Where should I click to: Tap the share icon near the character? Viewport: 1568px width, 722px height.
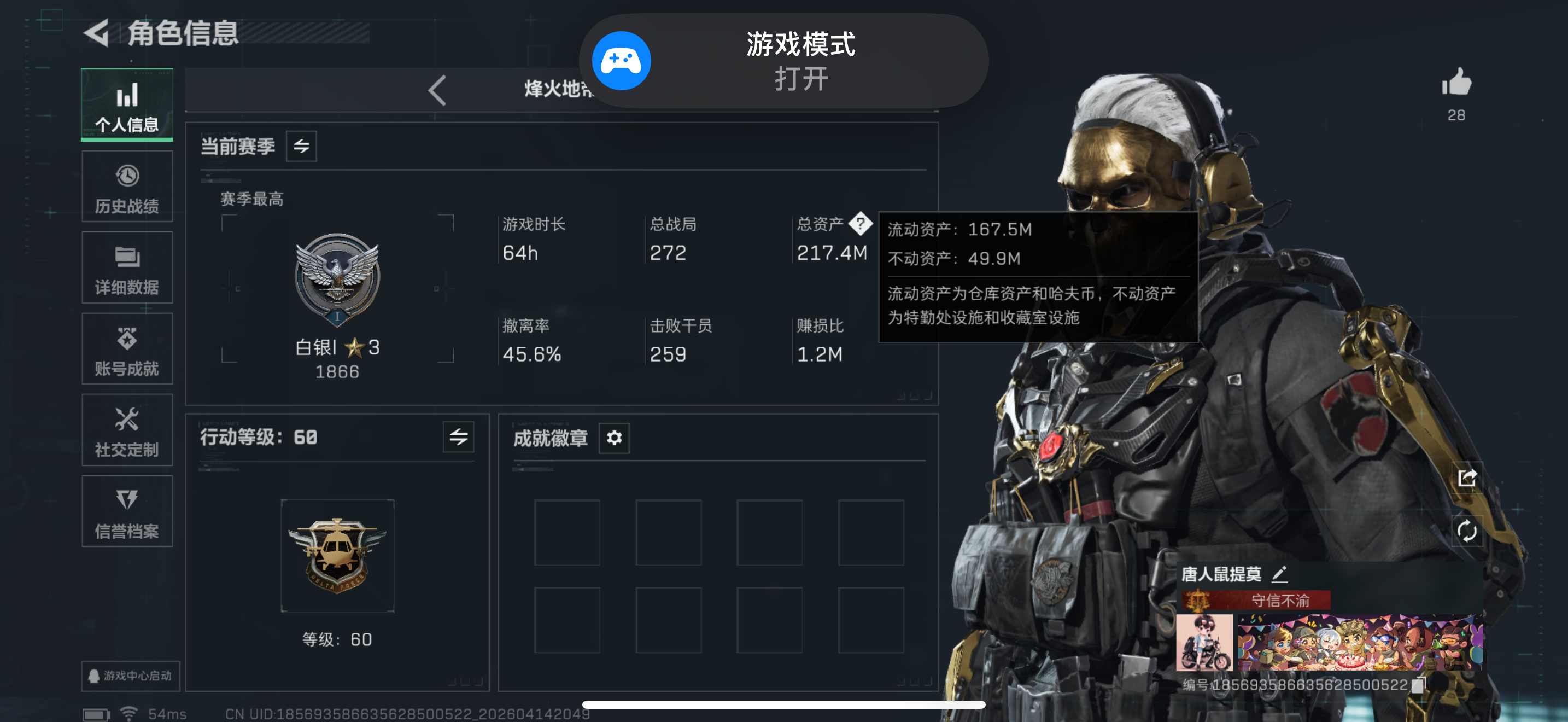point(1467,479)
